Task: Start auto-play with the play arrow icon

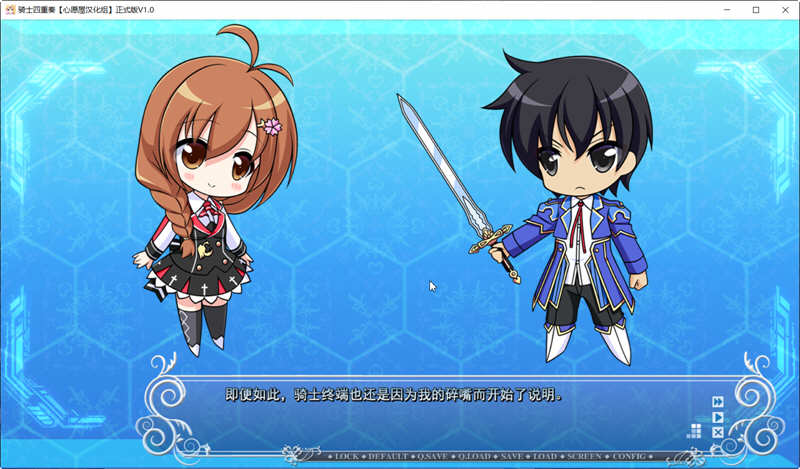Action: (x=718, y=417)
